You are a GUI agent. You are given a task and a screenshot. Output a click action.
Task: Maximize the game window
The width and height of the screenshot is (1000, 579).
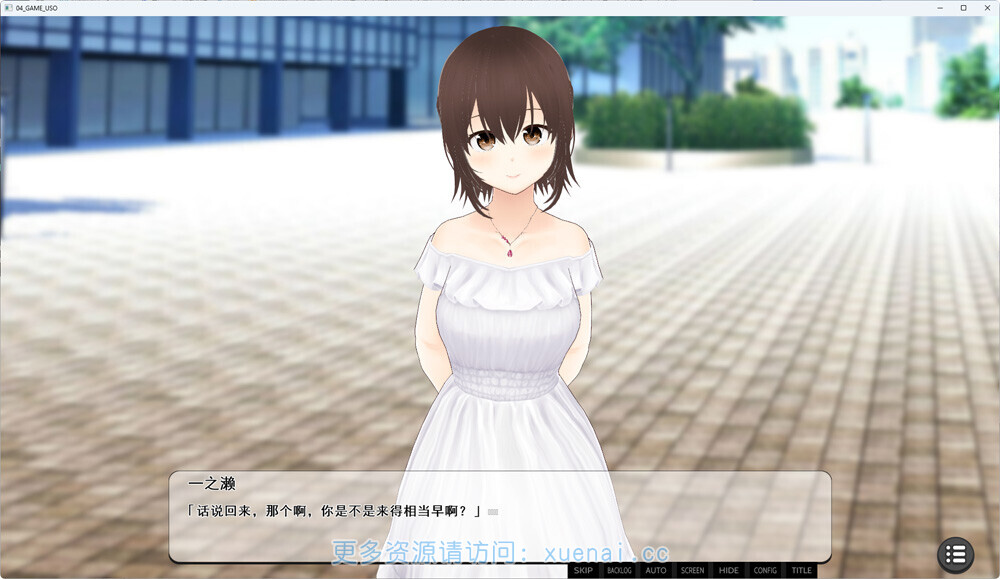[963, 8]
